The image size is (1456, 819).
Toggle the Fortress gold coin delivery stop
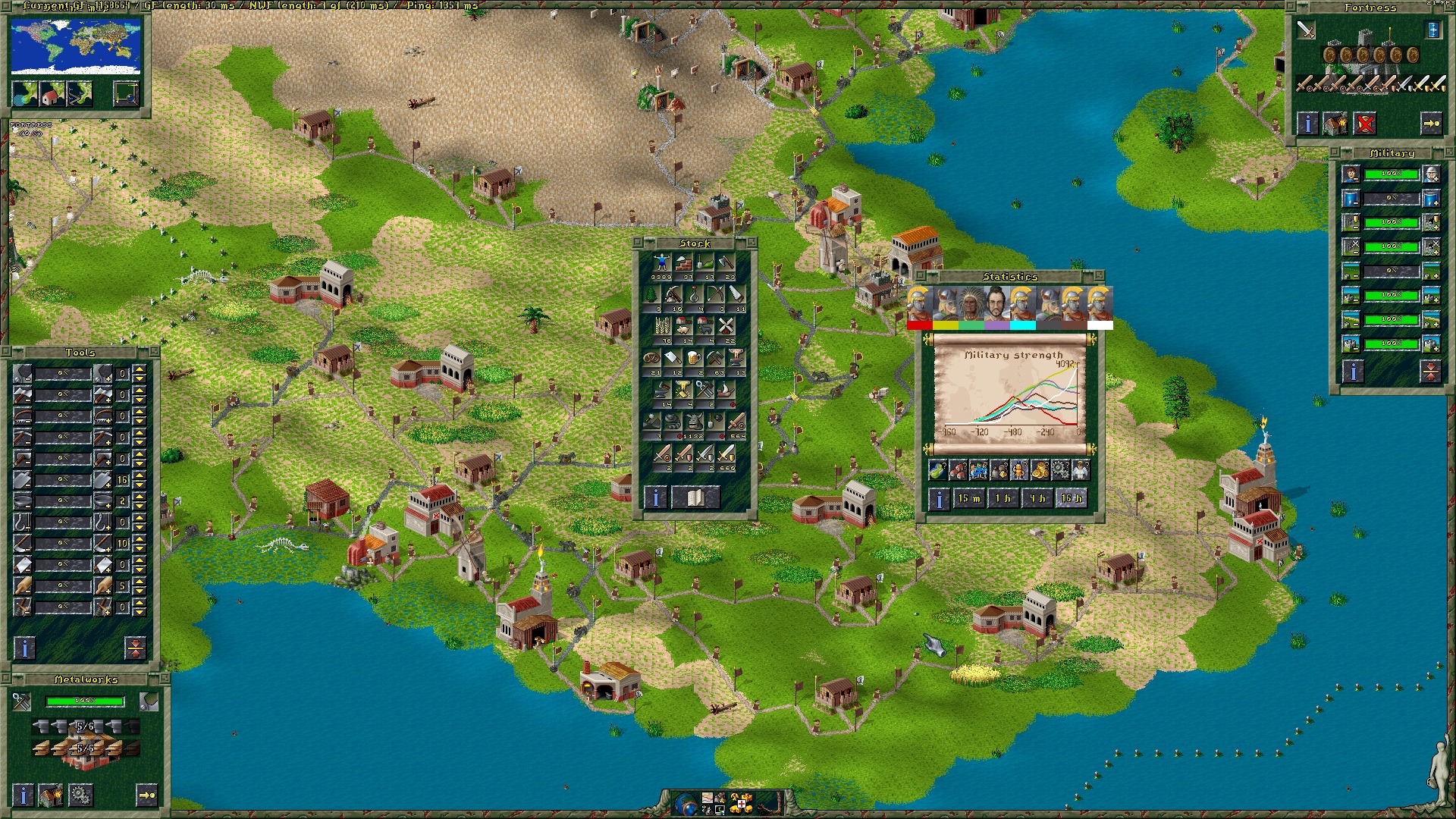(x=1364, y=123)
